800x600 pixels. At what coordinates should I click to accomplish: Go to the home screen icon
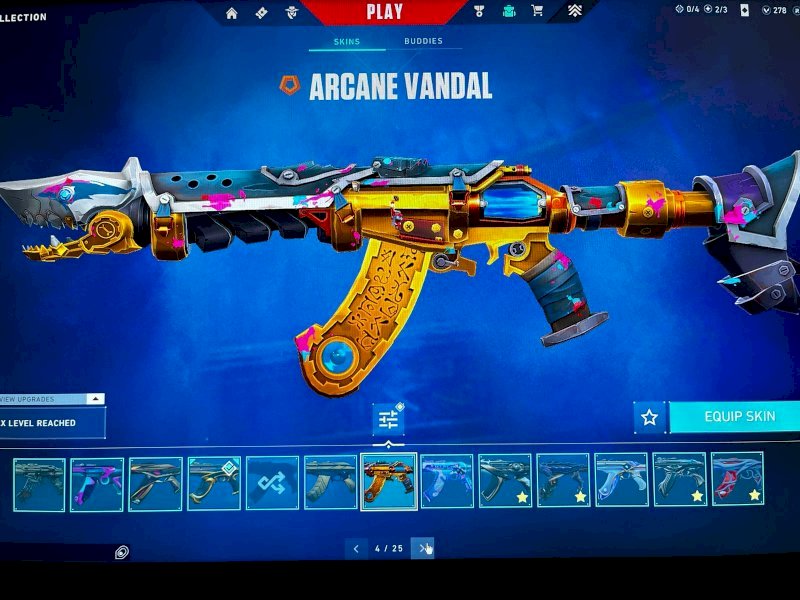(x=232, y=13)
